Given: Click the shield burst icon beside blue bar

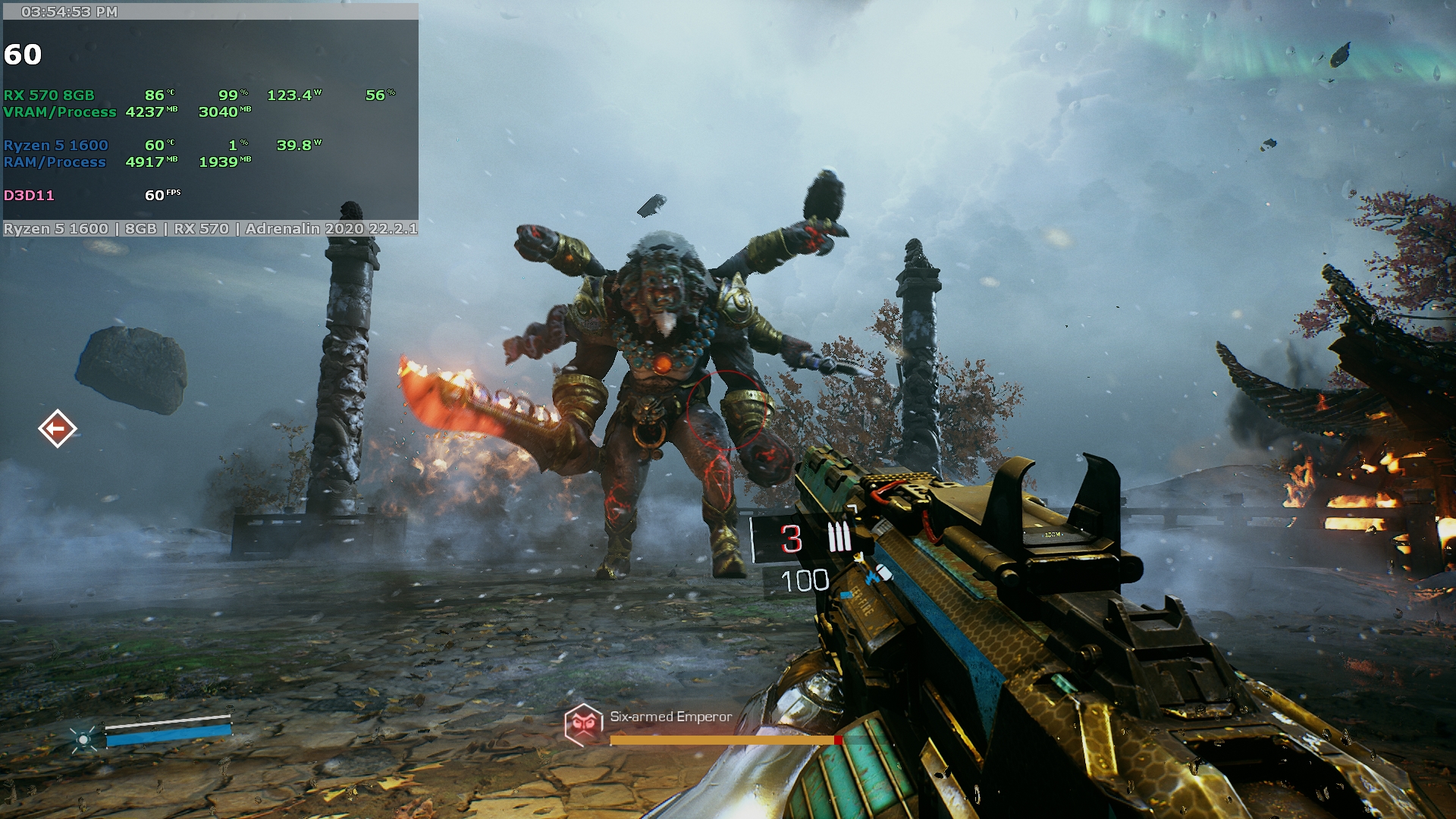Looking at the screenshot, I should tap(83, 739).
